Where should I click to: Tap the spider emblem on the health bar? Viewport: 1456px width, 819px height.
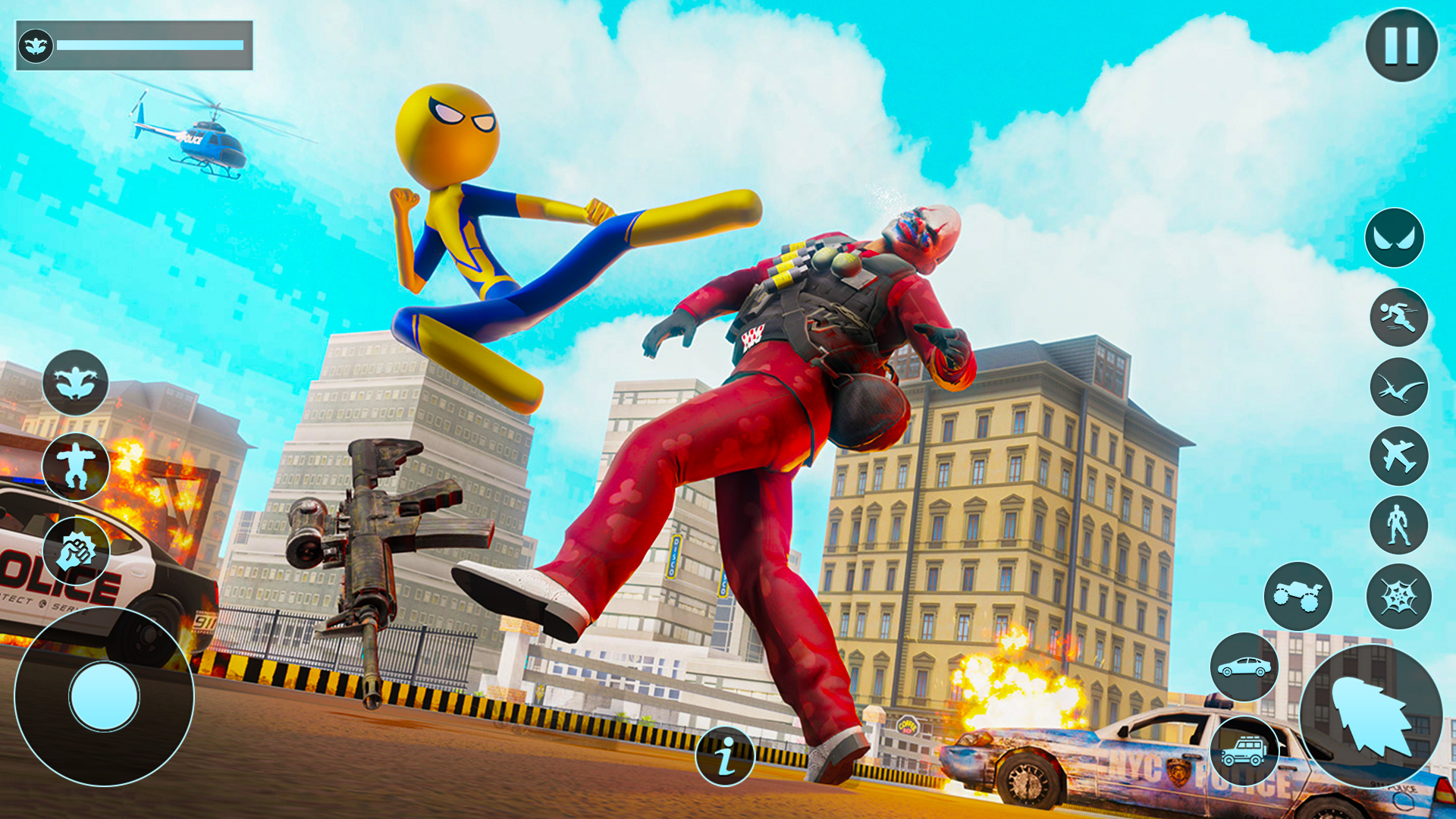(36, 43)
